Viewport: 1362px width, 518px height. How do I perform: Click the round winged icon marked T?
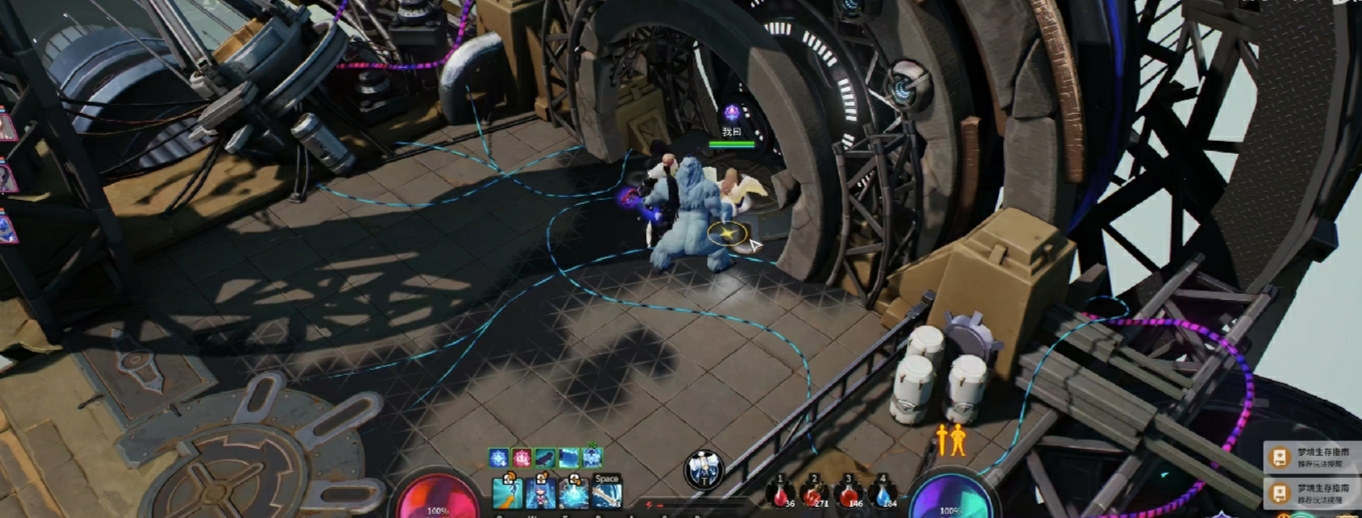[704, 469]
